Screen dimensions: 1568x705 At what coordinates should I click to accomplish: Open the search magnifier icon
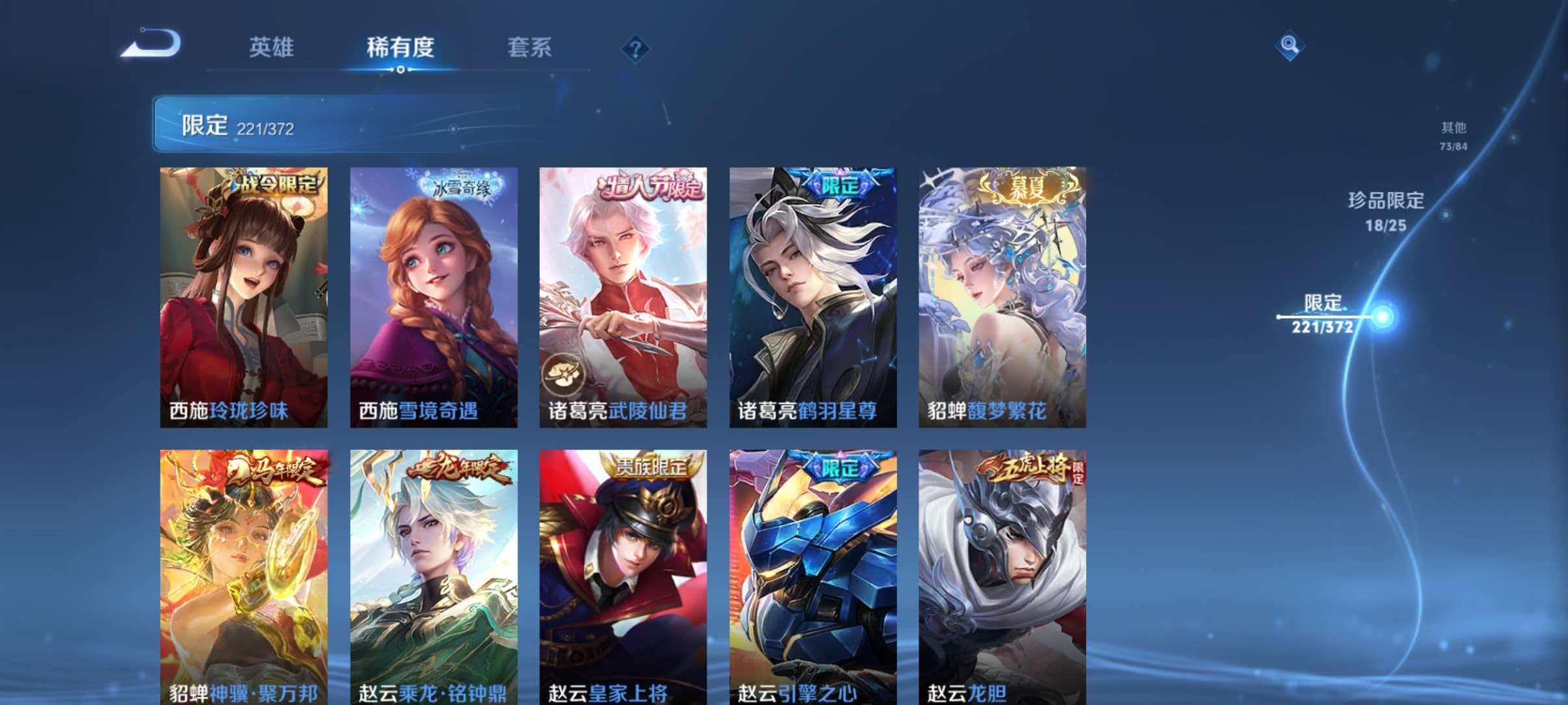click(x=1289, y=46)
